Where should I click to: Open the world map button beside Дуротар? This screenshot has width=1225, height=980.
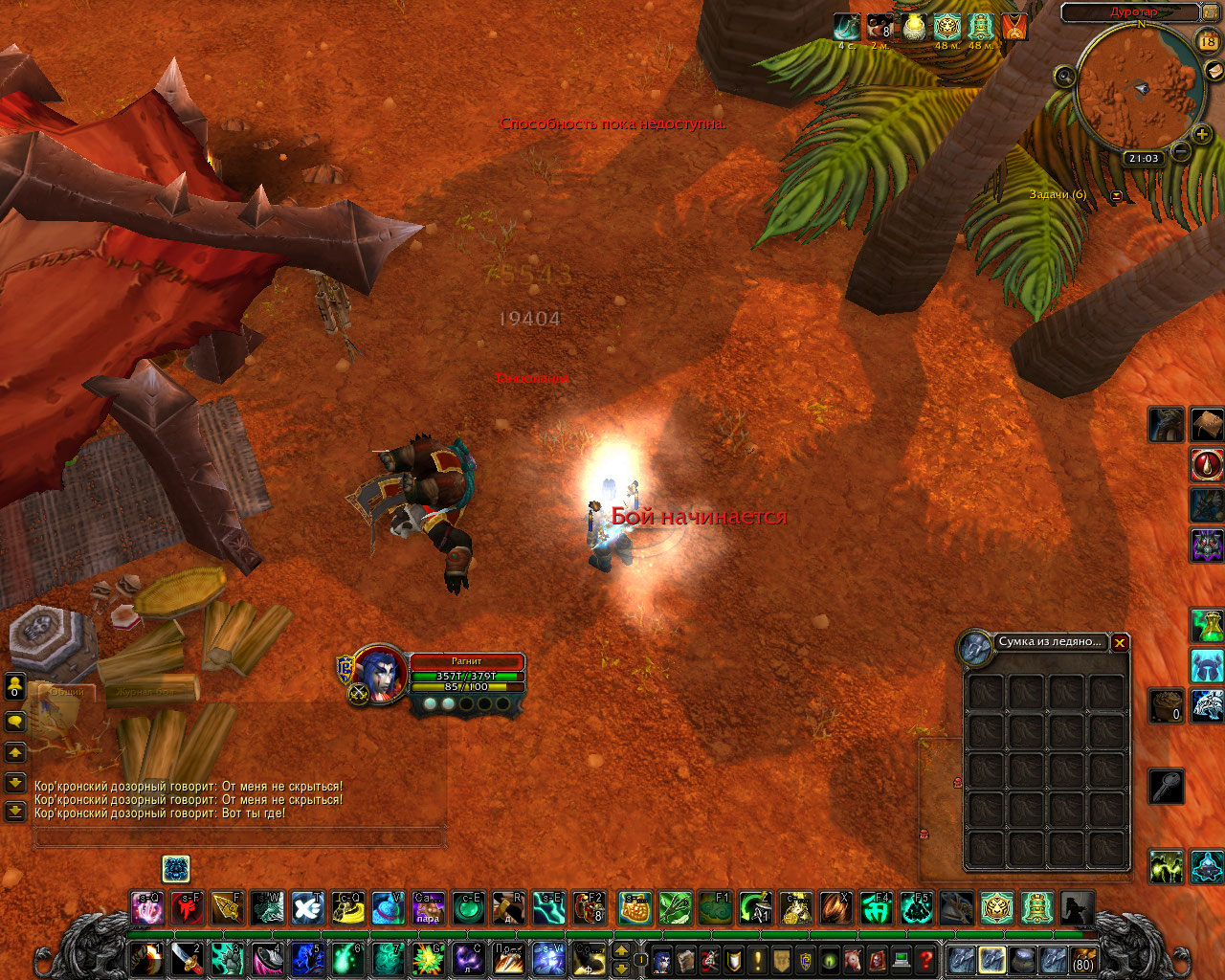[1214, 12]
